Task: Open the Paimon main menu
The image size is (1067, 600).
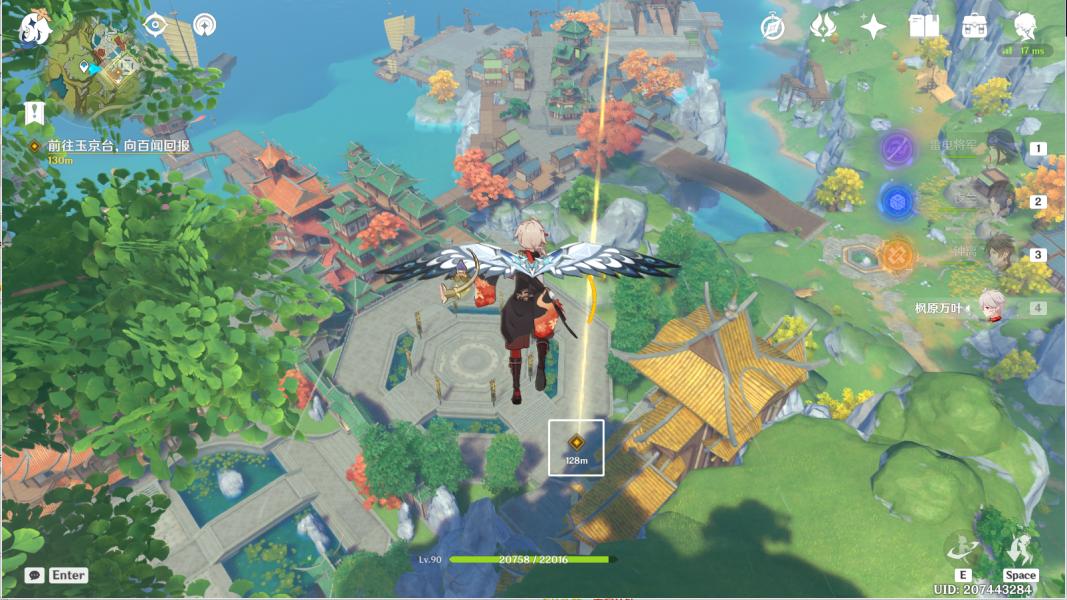Action: point(35,27)
